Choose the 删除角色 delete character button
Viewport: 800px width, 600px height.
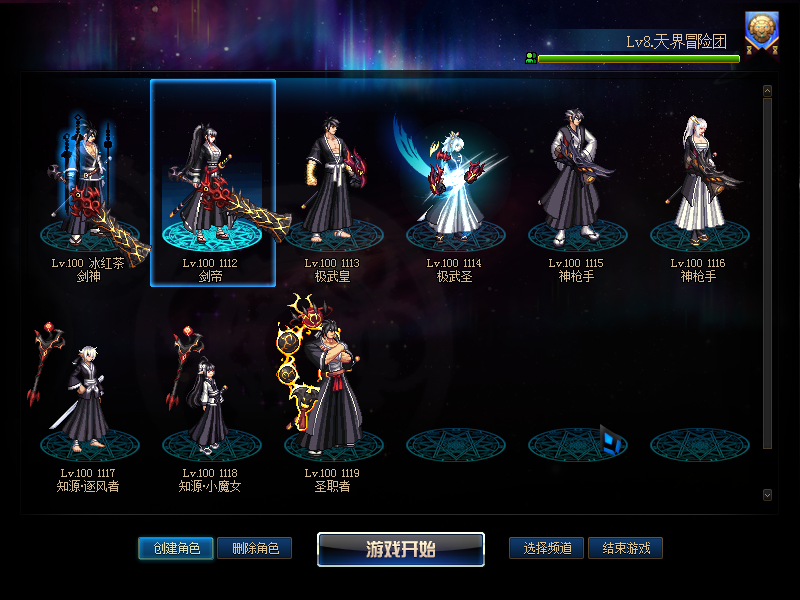click(255, 548)
